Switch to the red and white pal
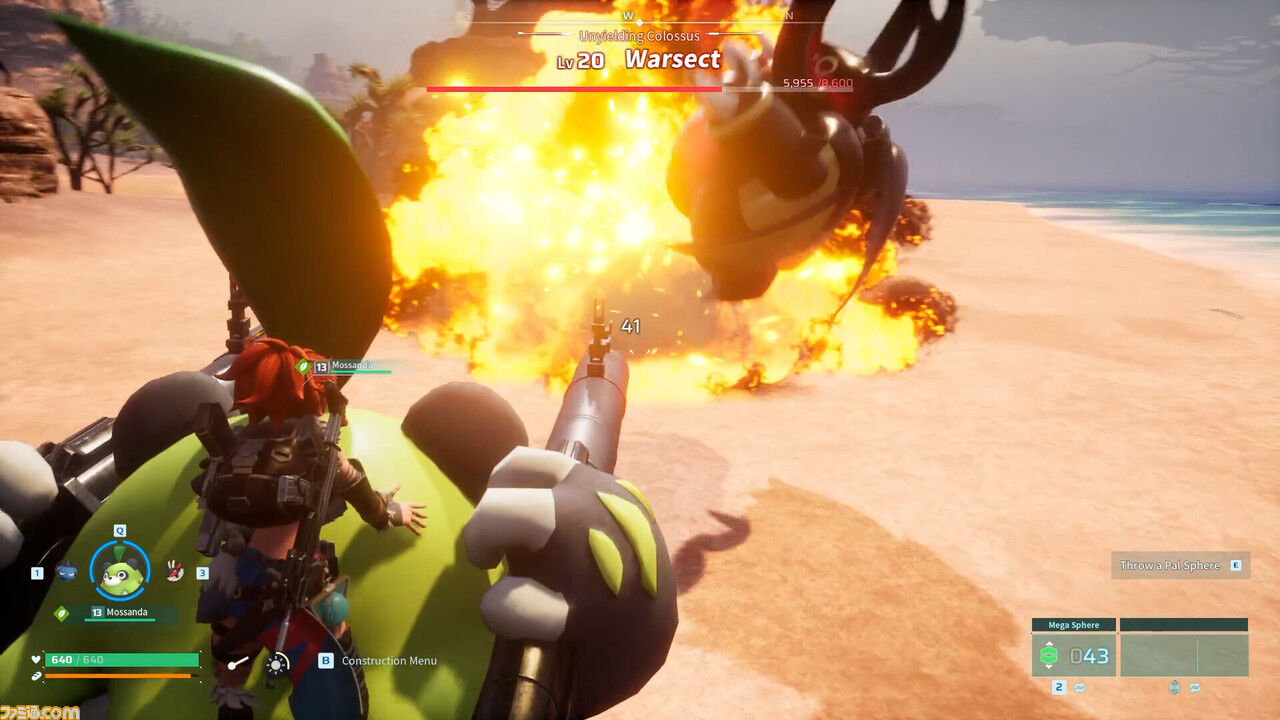The image size is (1280, 720). coord(174,571)
